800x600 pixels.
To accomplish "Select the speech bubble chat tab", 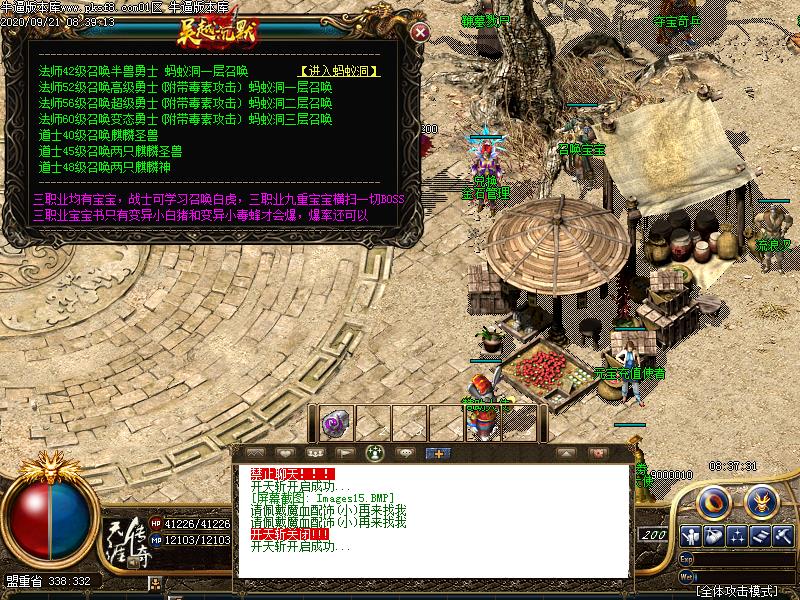I will pos(405,453).
